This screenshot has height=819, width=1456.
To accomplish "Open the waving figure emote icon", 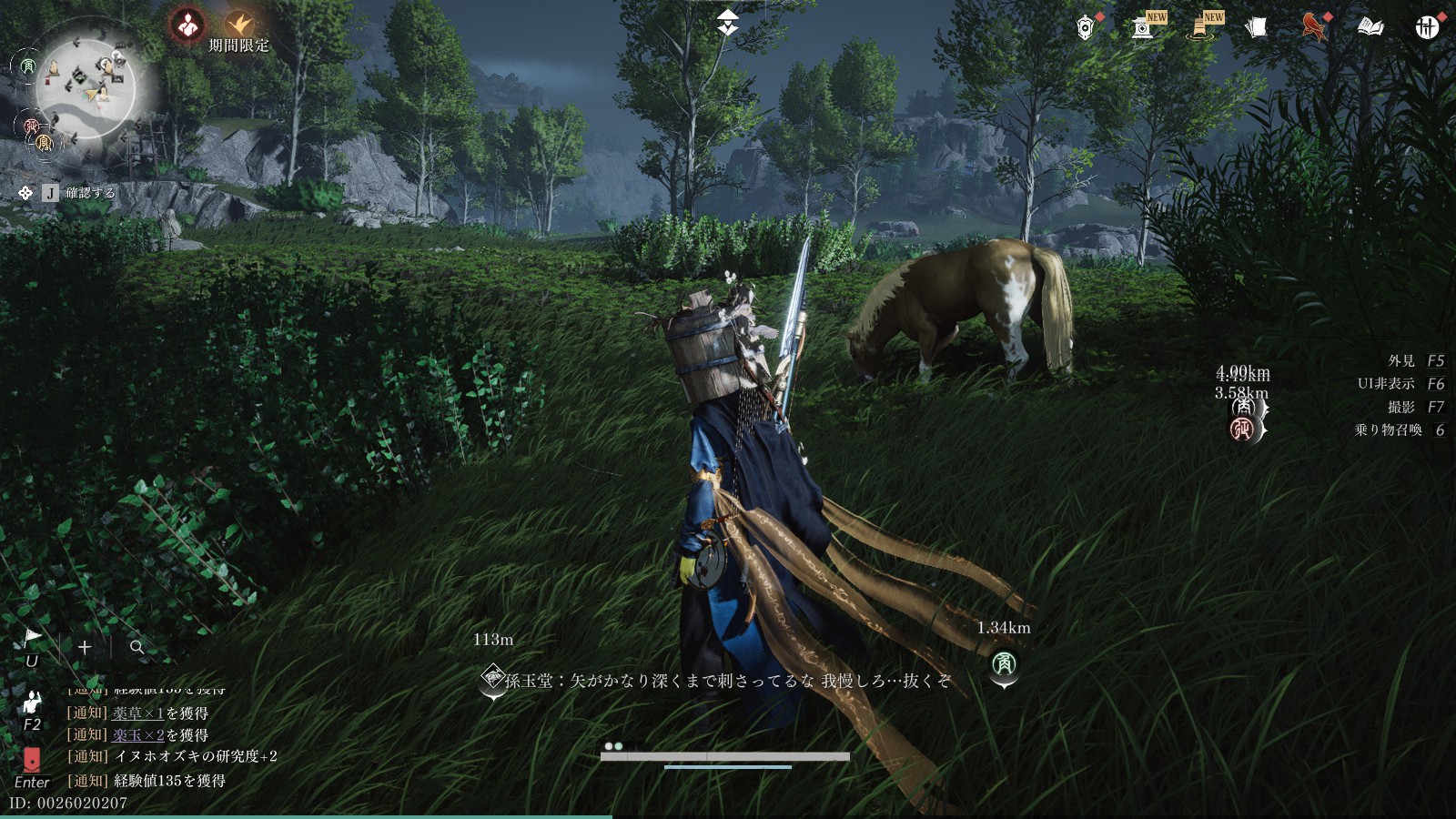I will coord(32,702).
